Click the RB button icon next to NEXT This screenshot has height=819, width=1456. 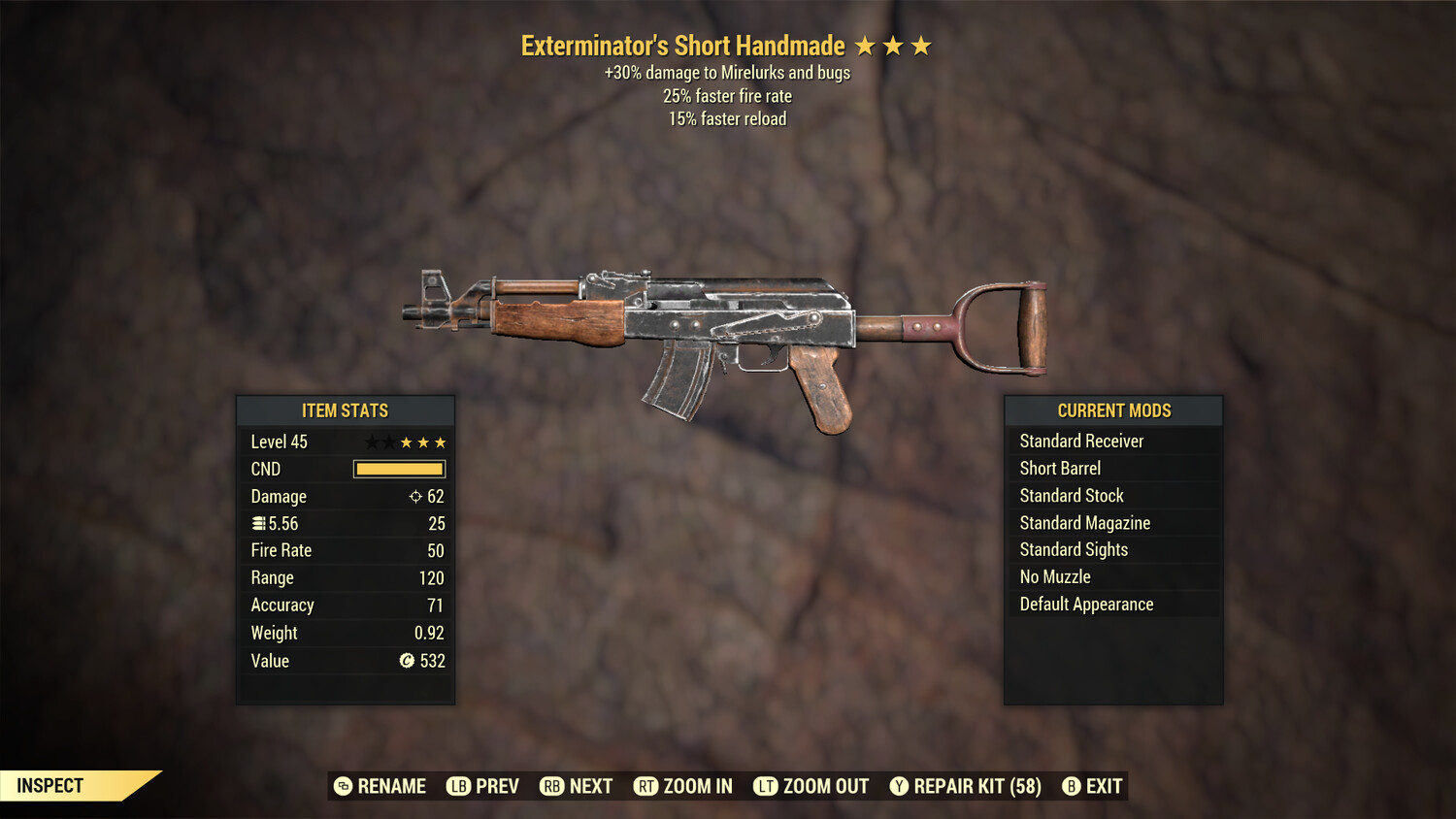pyautogui.click(x=552, y=786)
